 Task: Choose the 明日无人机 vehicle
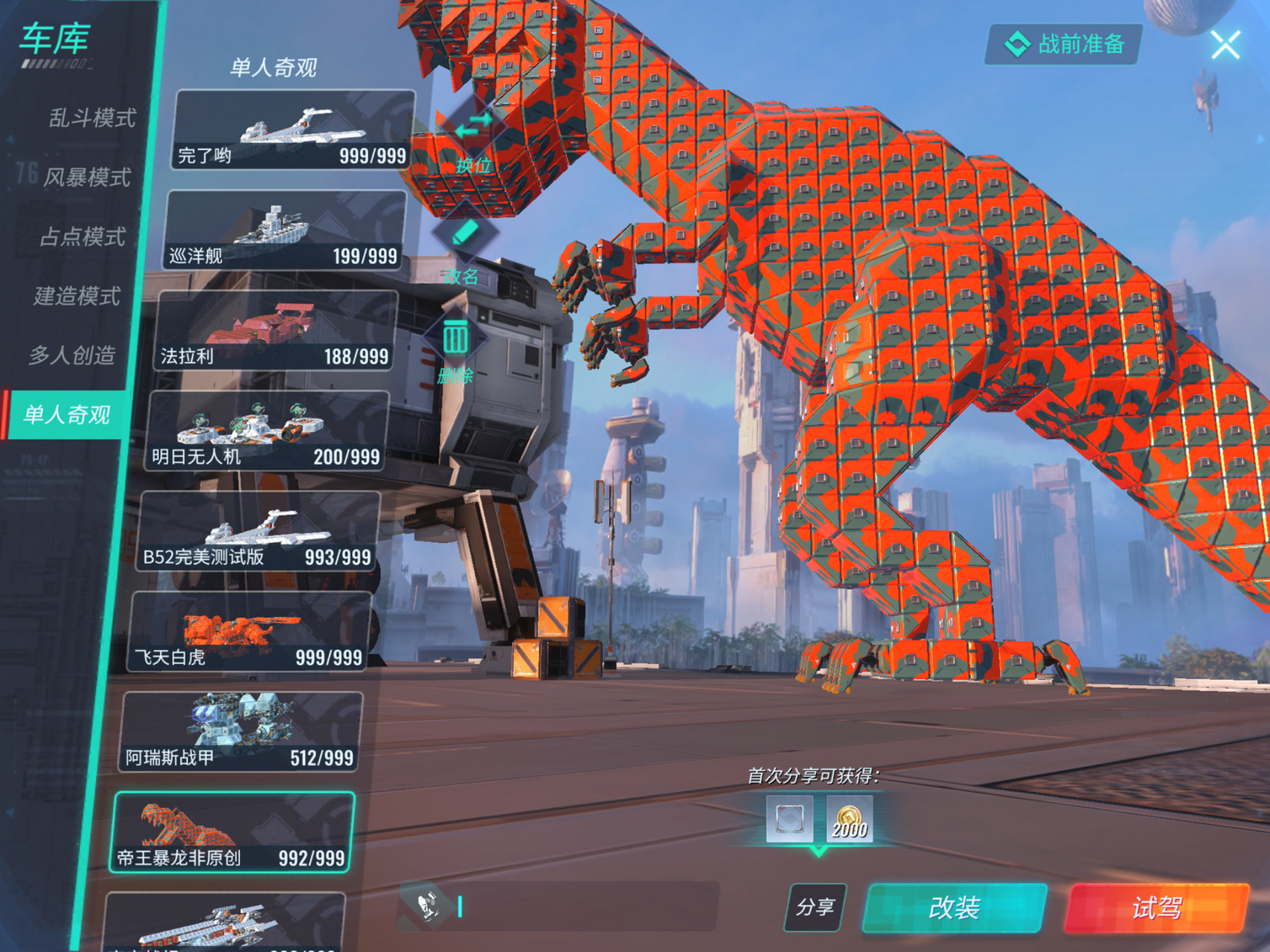(267, 431)
